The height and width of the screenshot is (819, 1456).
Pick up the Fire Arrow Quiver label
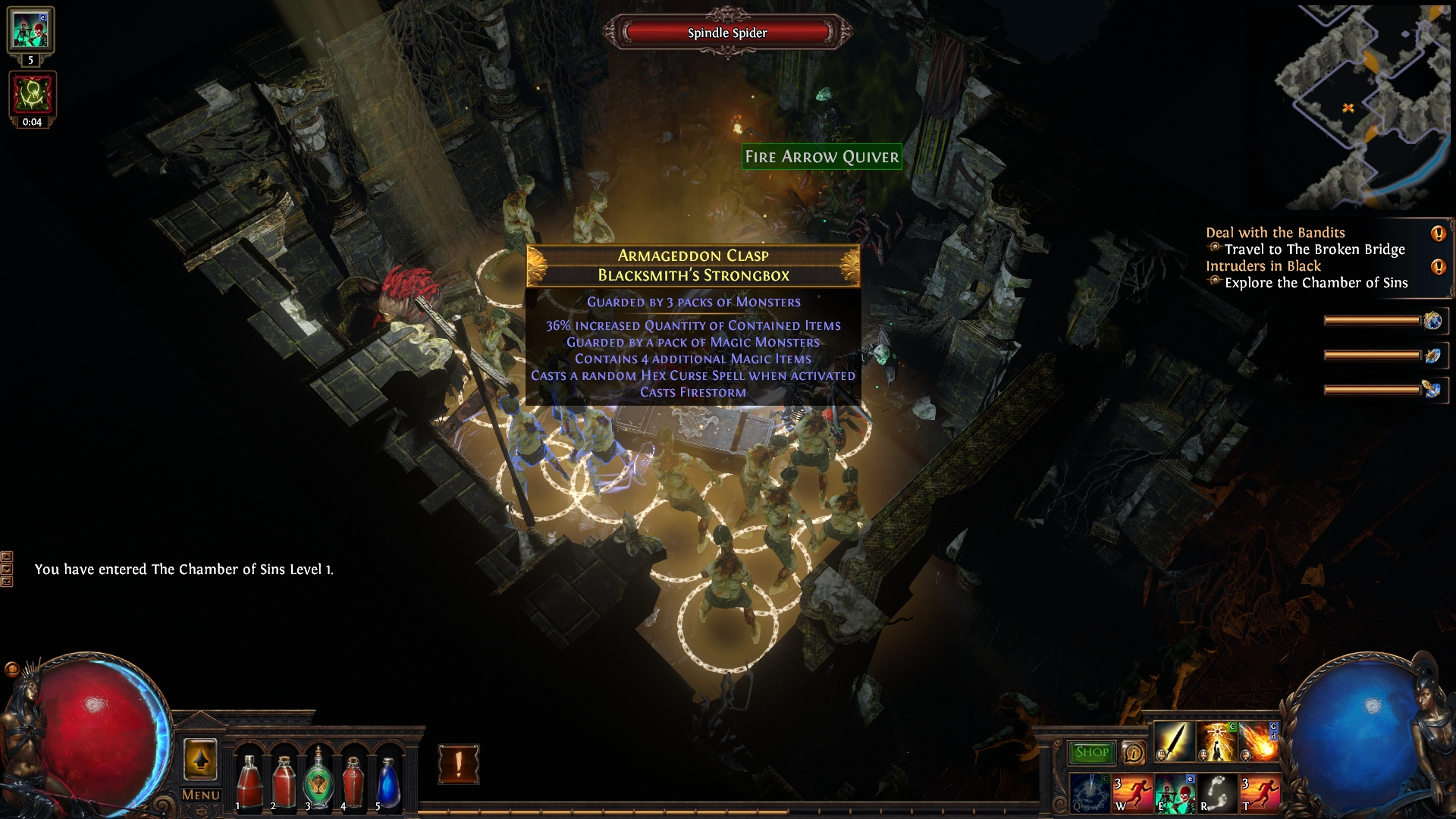point(822,157)
